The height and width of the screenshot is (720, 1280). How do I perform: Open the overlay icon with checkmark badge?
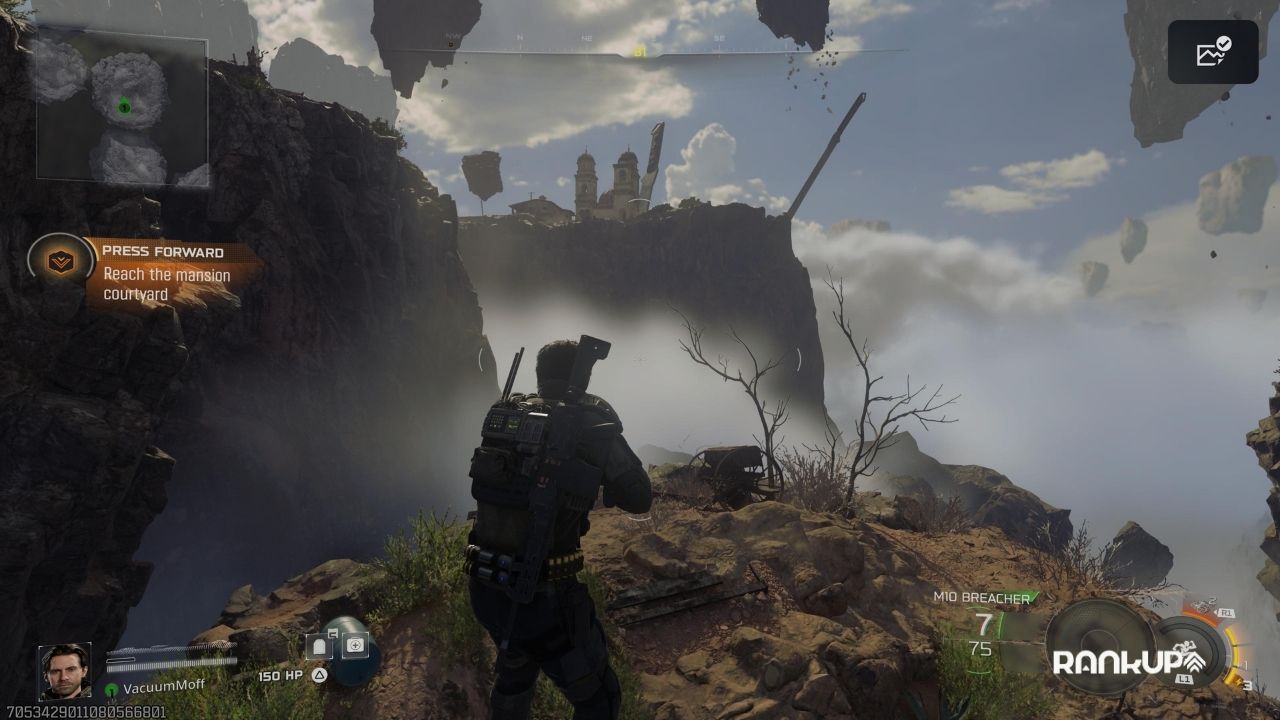click(x=1213, y=52)
